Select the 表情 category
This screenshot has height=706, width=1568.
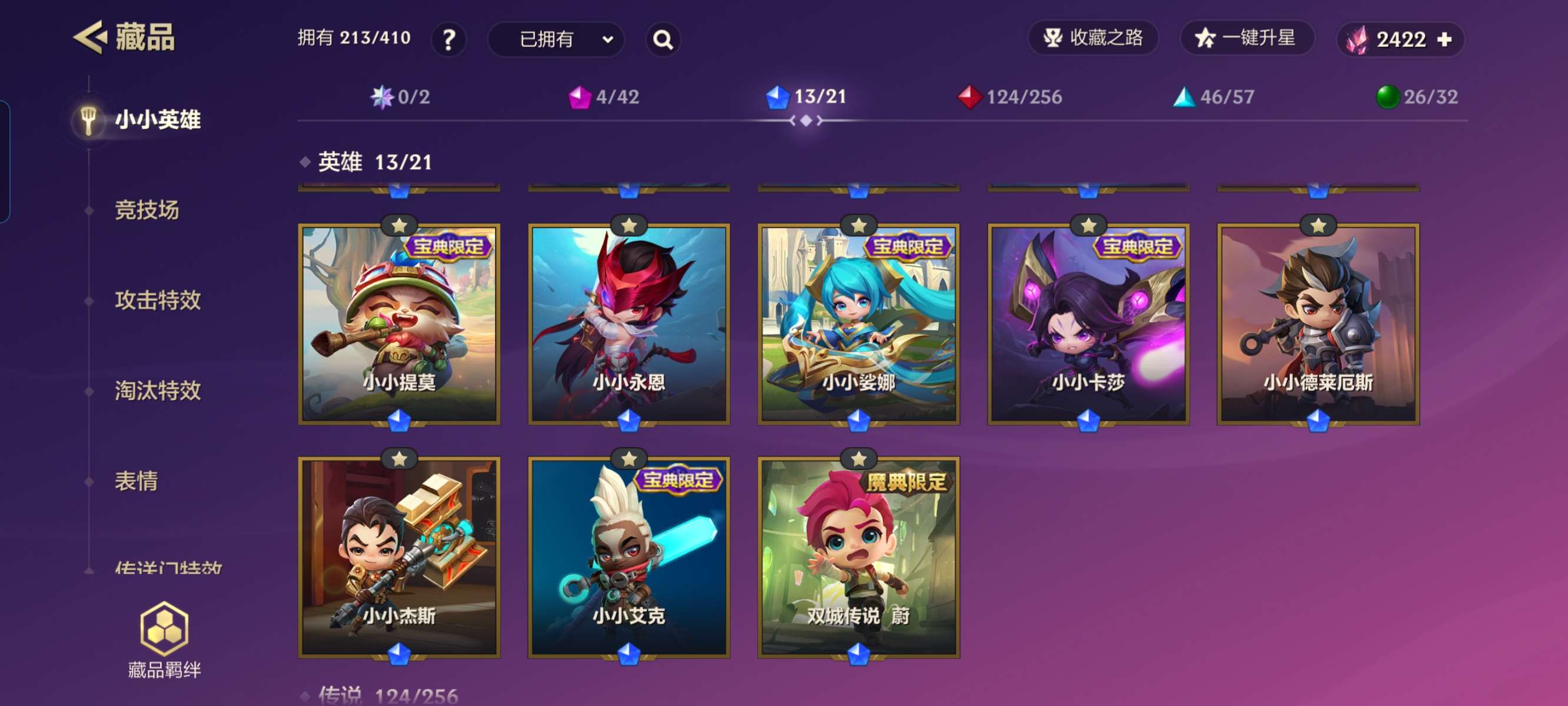click(x=137, y=481)
